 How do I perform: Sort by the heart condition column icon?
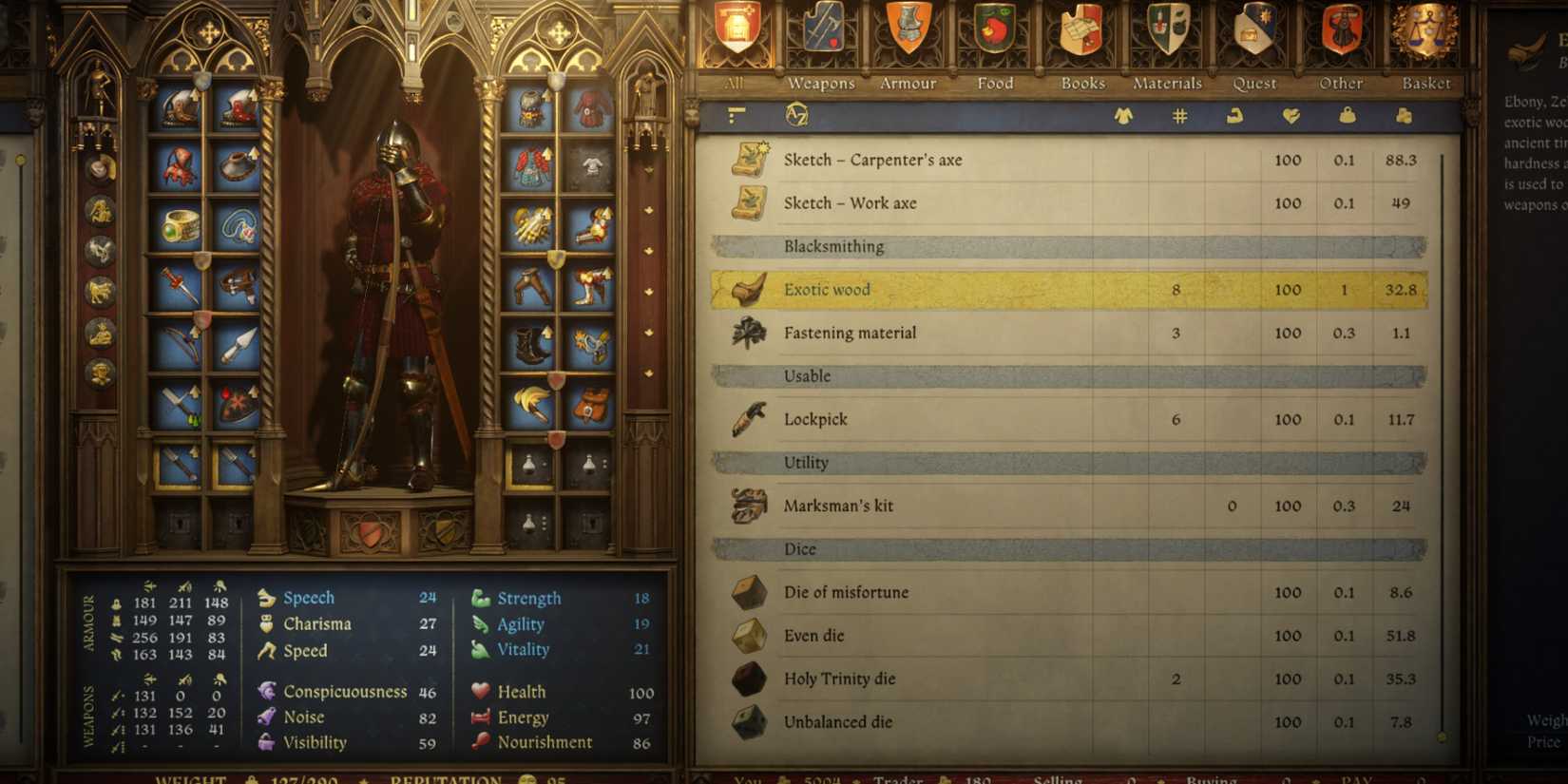(x=1289, y=114)
